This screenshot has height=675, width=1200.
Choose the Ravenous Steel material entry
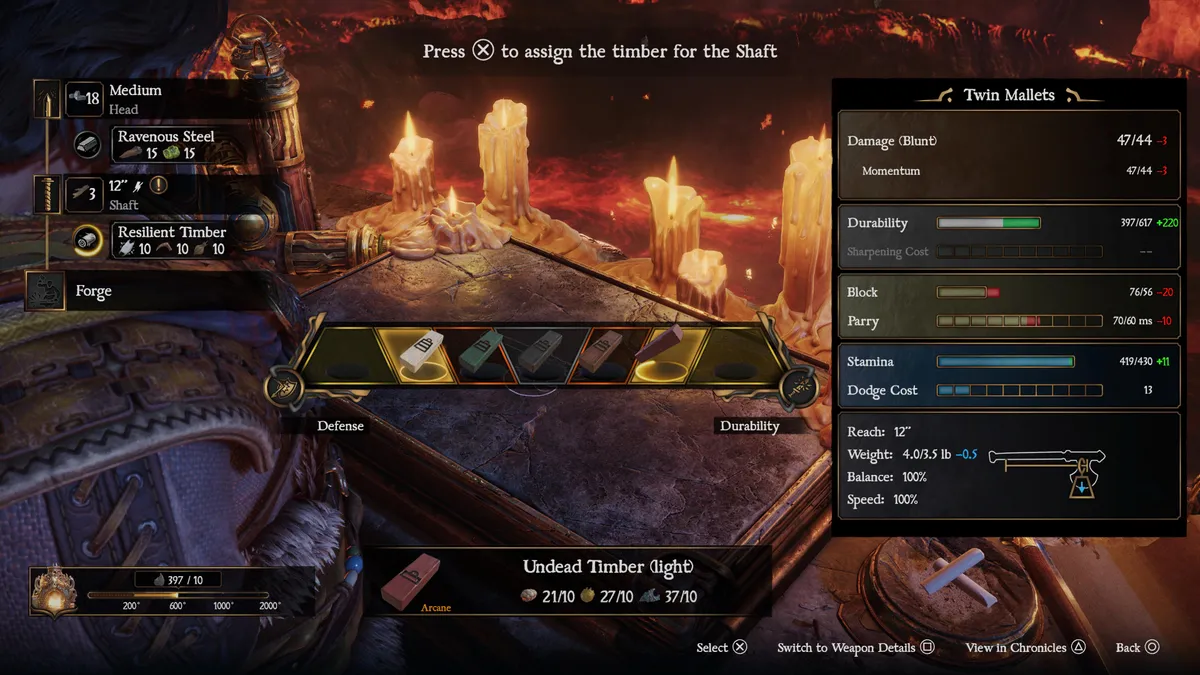click(x=165, y=144)
